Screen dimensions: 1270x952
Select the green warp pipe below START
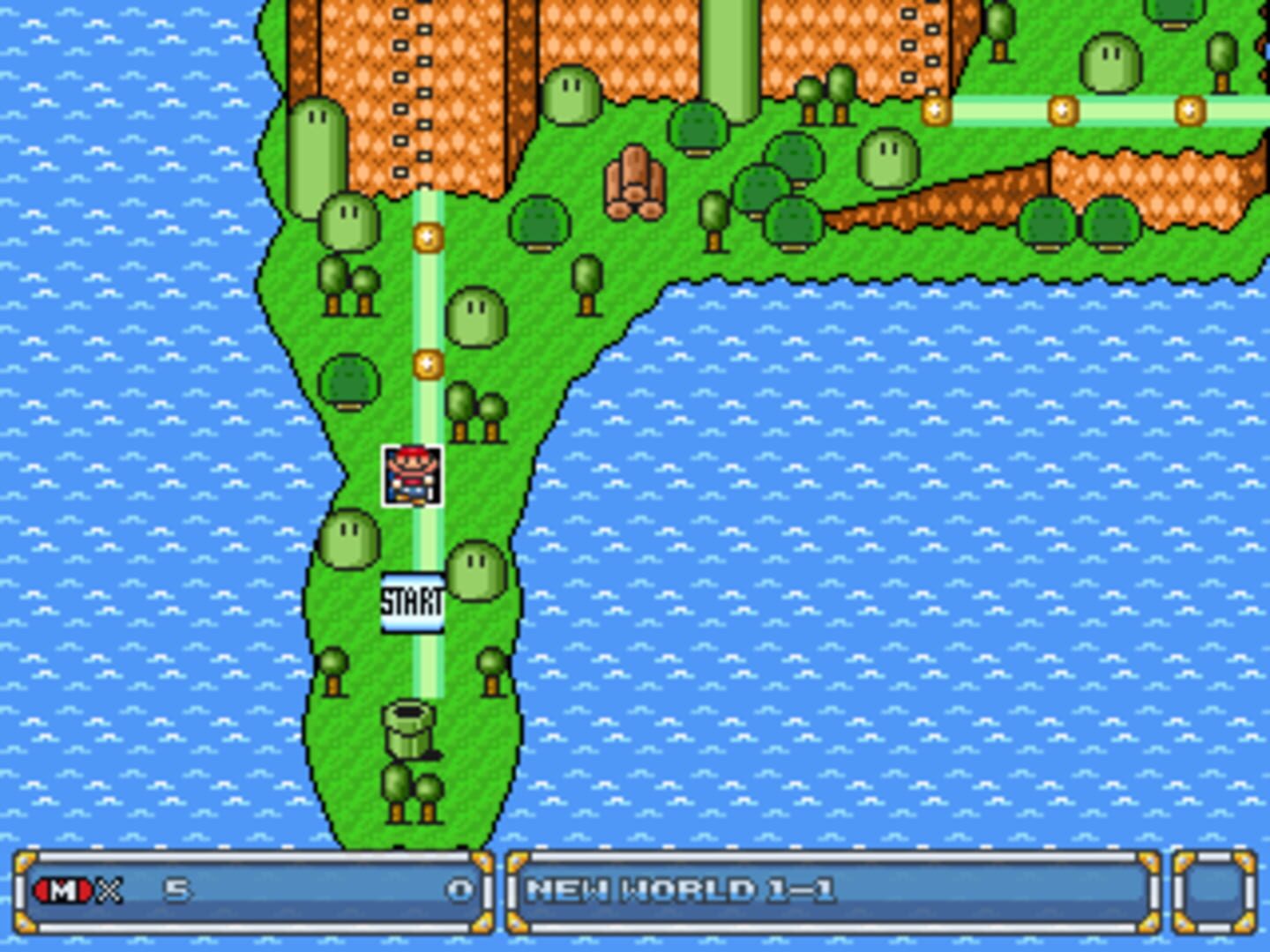[407, 732]
